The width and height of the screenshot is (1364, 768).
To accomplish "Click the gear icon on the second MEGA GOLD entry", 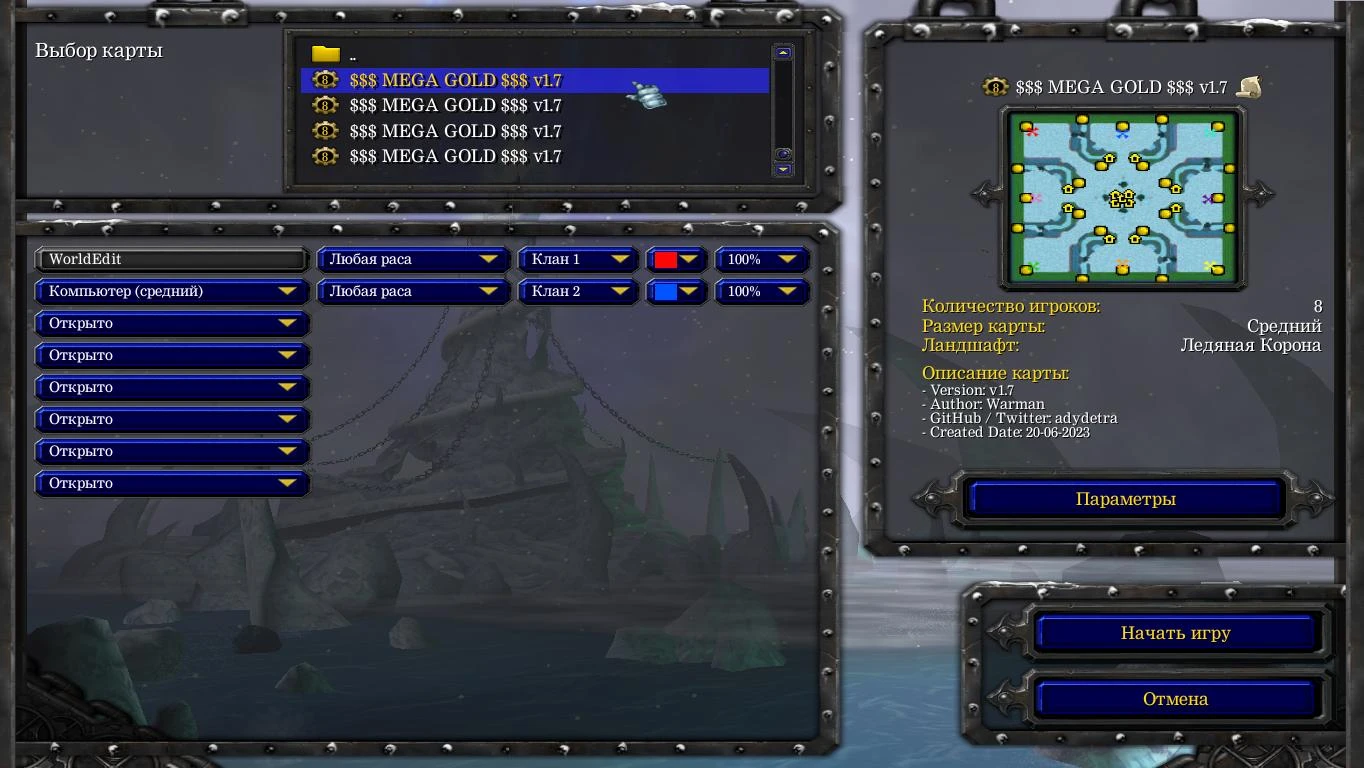I will [x=323, y=105].
